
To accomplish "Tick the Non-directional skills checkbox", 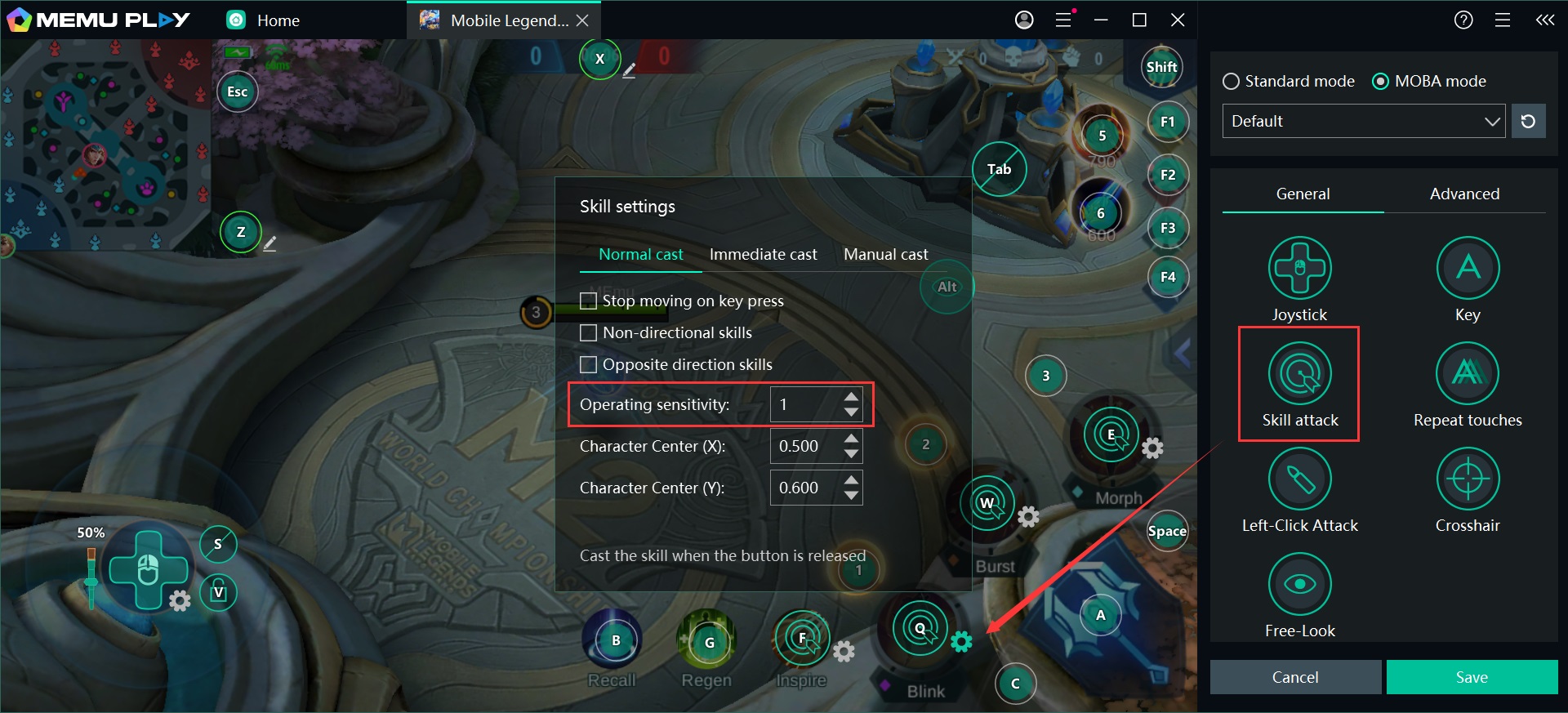I will click(588, 333).
